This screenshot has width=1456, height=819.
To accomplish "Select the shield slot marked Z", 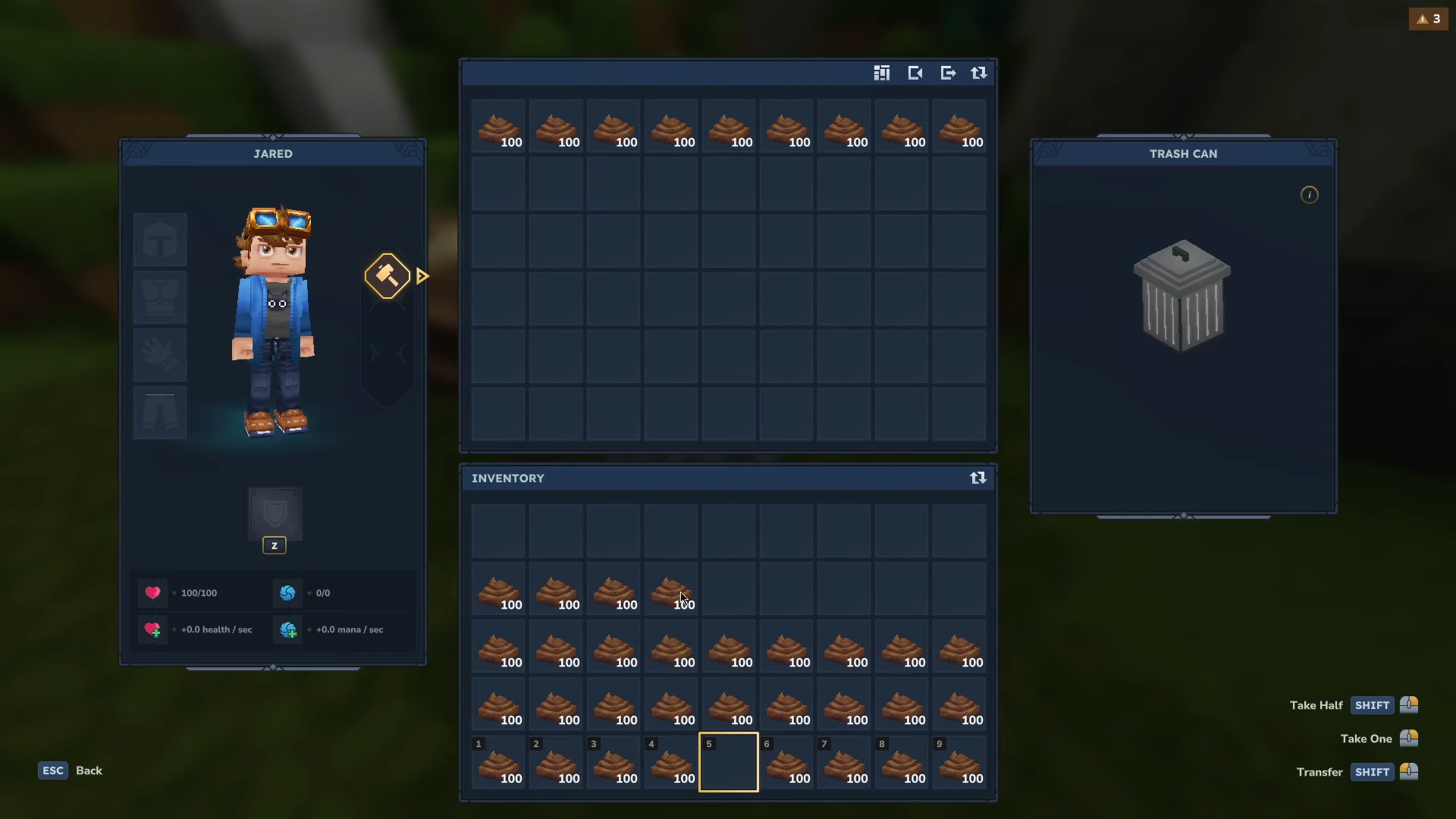I will pyautogui.click(x=275, y=514).
